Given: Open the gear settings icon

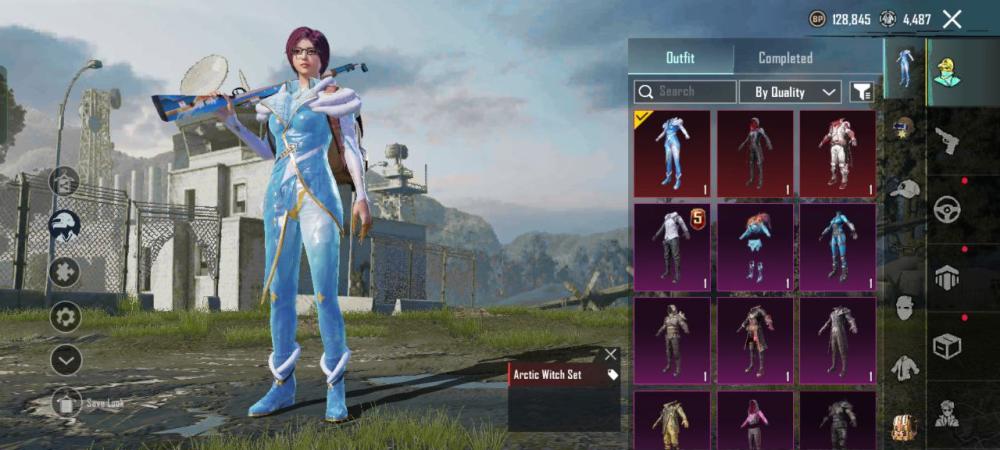Looking at the screenshot, I should pyautogui.click(x=66, y=318).
